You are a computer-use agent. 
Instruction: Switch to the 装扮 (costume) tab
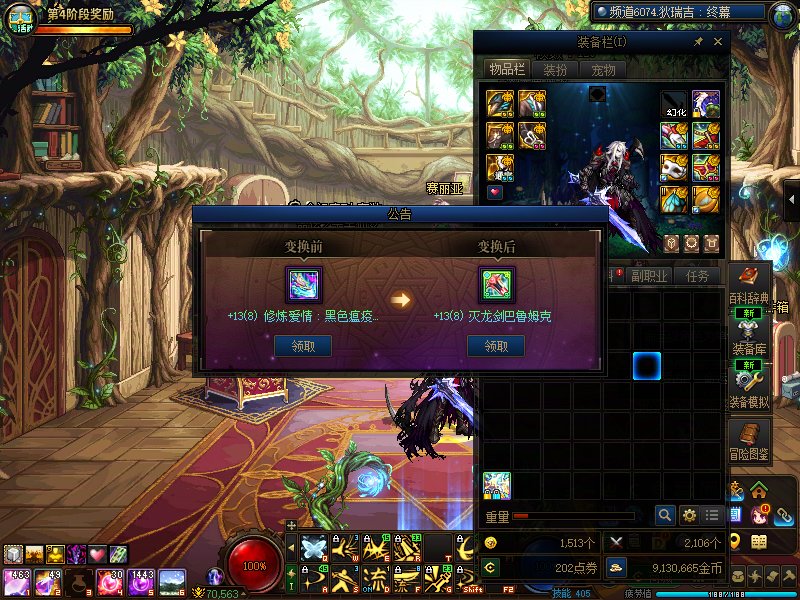555,70
